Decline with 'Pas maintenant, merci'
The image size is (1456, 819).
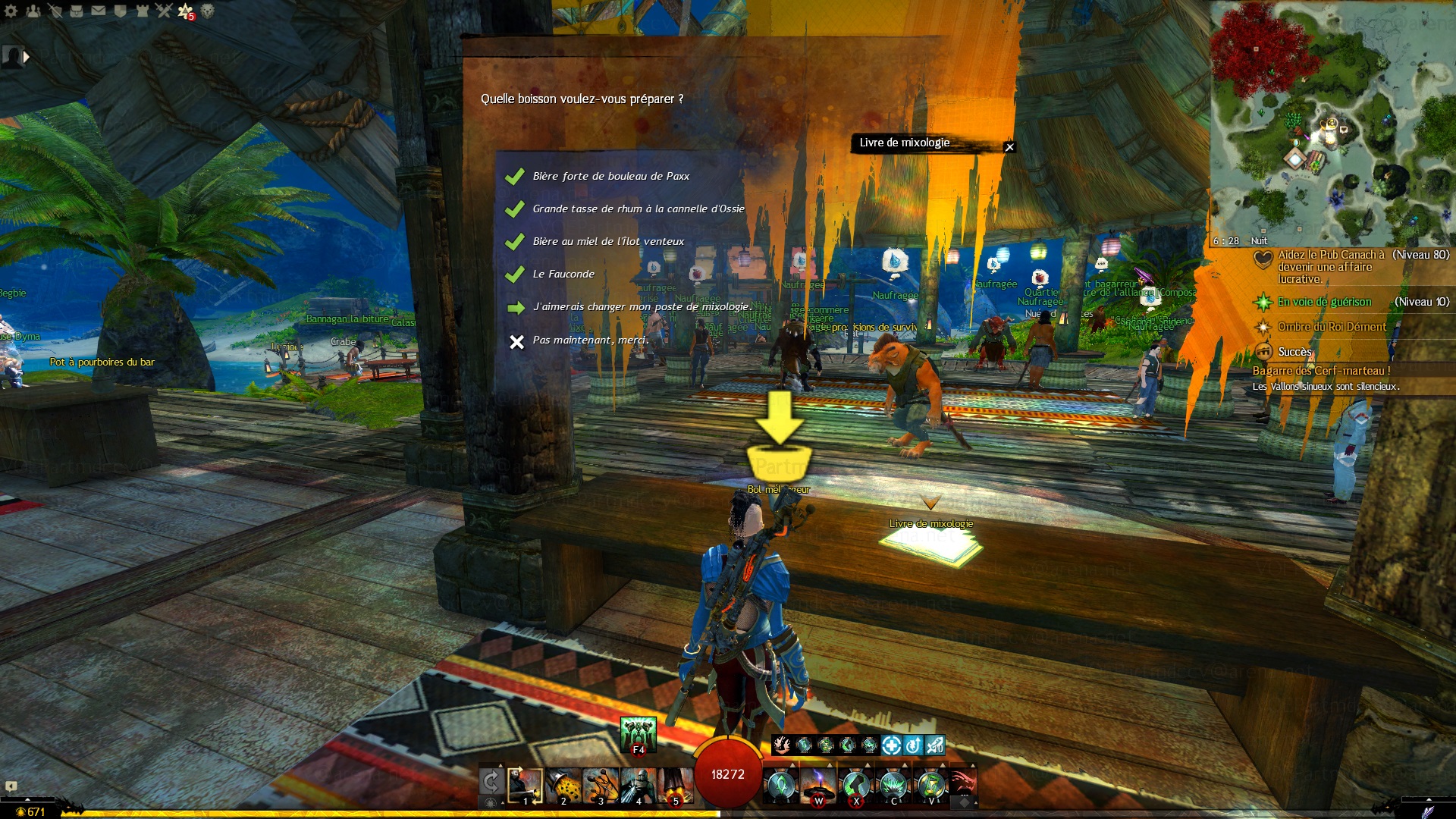[590, 340]
